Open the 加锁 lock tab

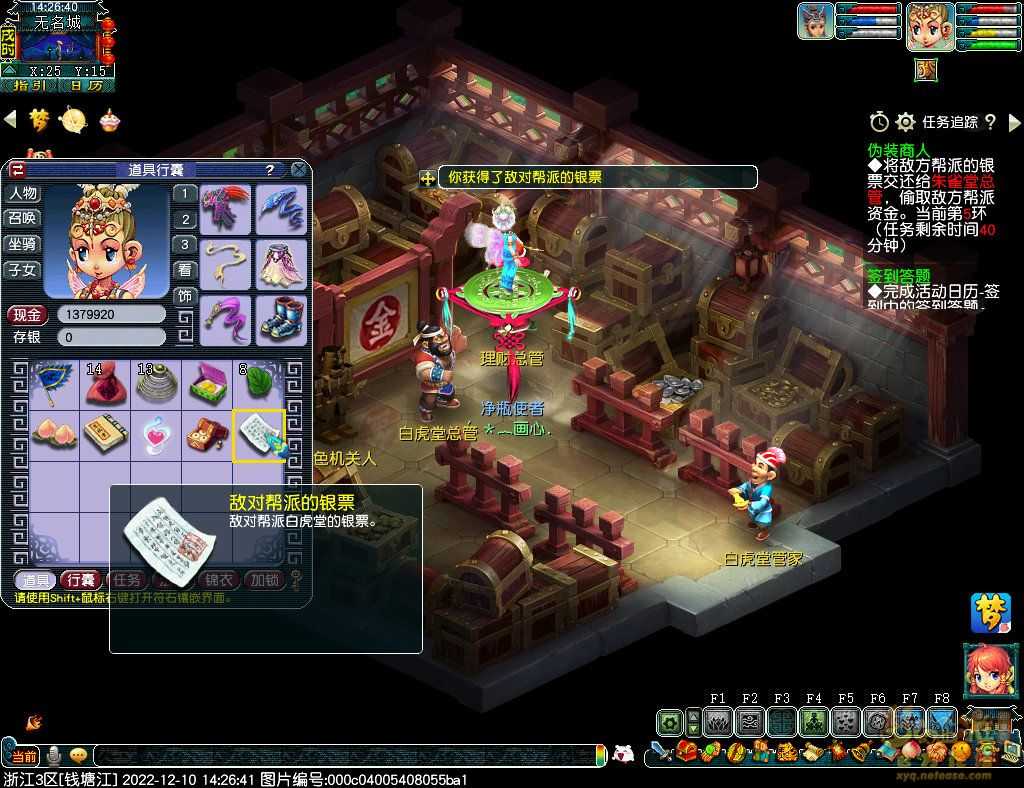click(265, 580)
